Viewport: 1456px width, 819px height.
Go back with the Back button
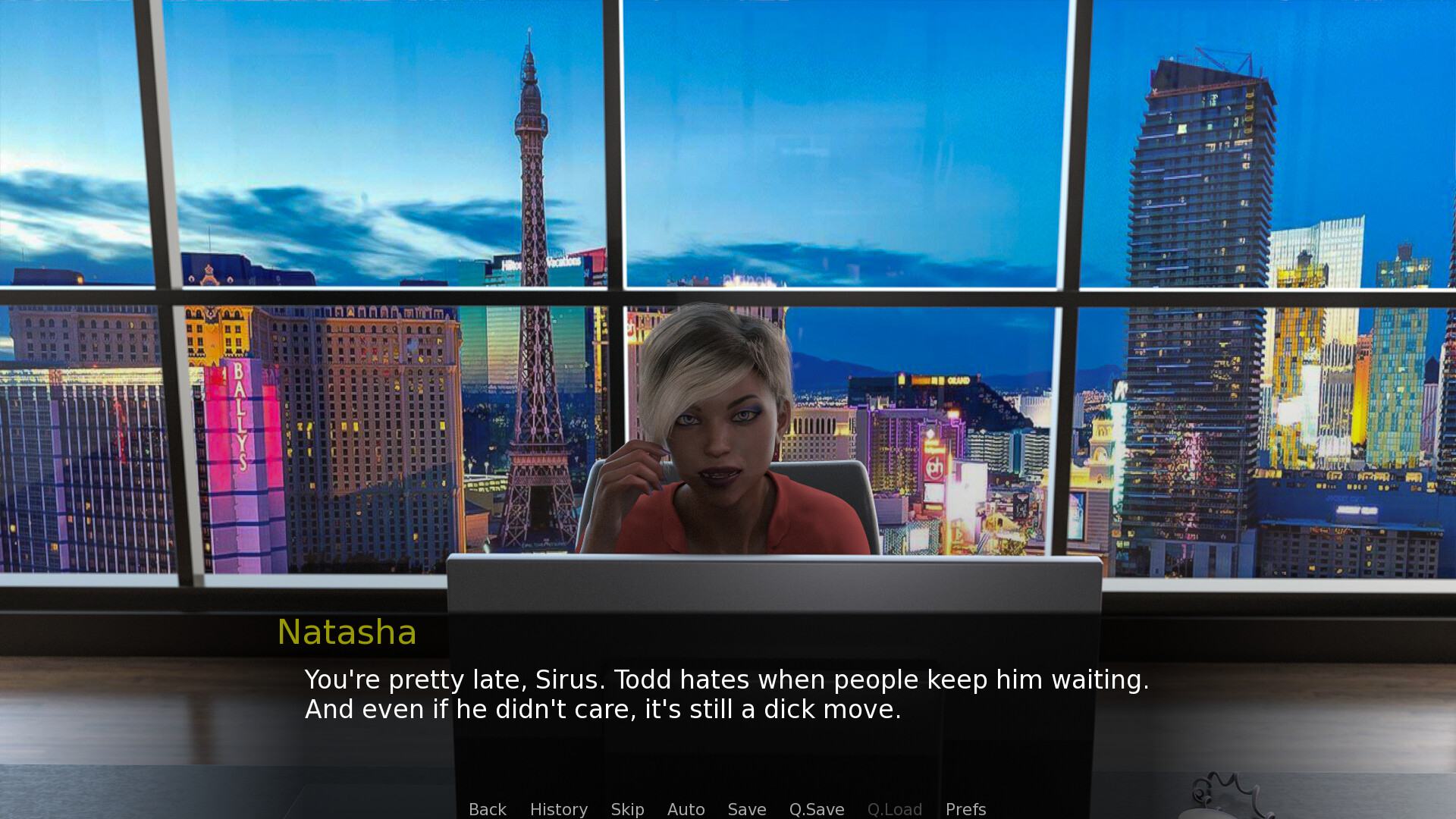point(487,809)
